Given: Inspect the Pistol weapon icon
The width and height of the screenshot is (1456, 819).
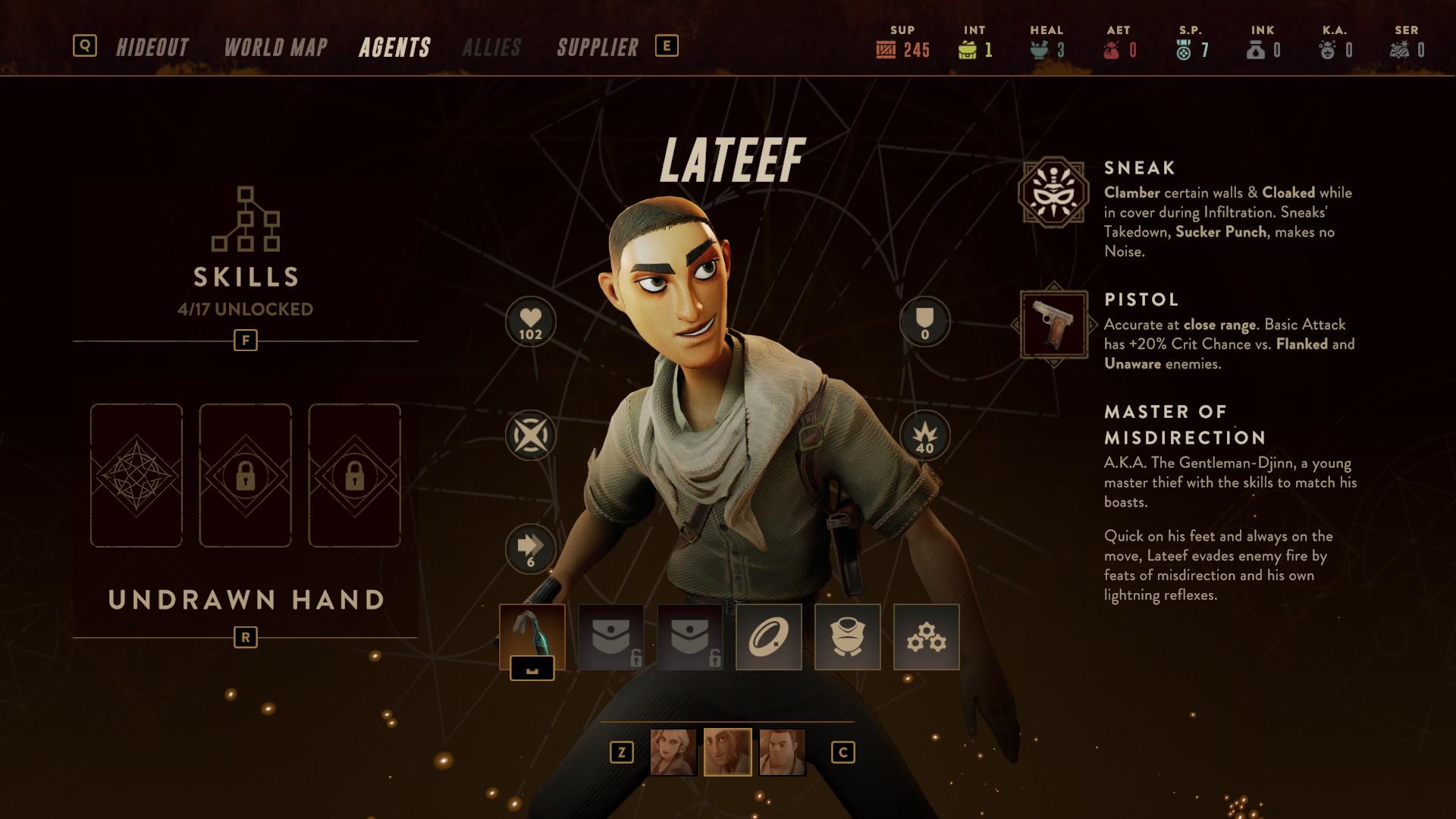Looking at the screenshot, I should (x=1053, y=325).
